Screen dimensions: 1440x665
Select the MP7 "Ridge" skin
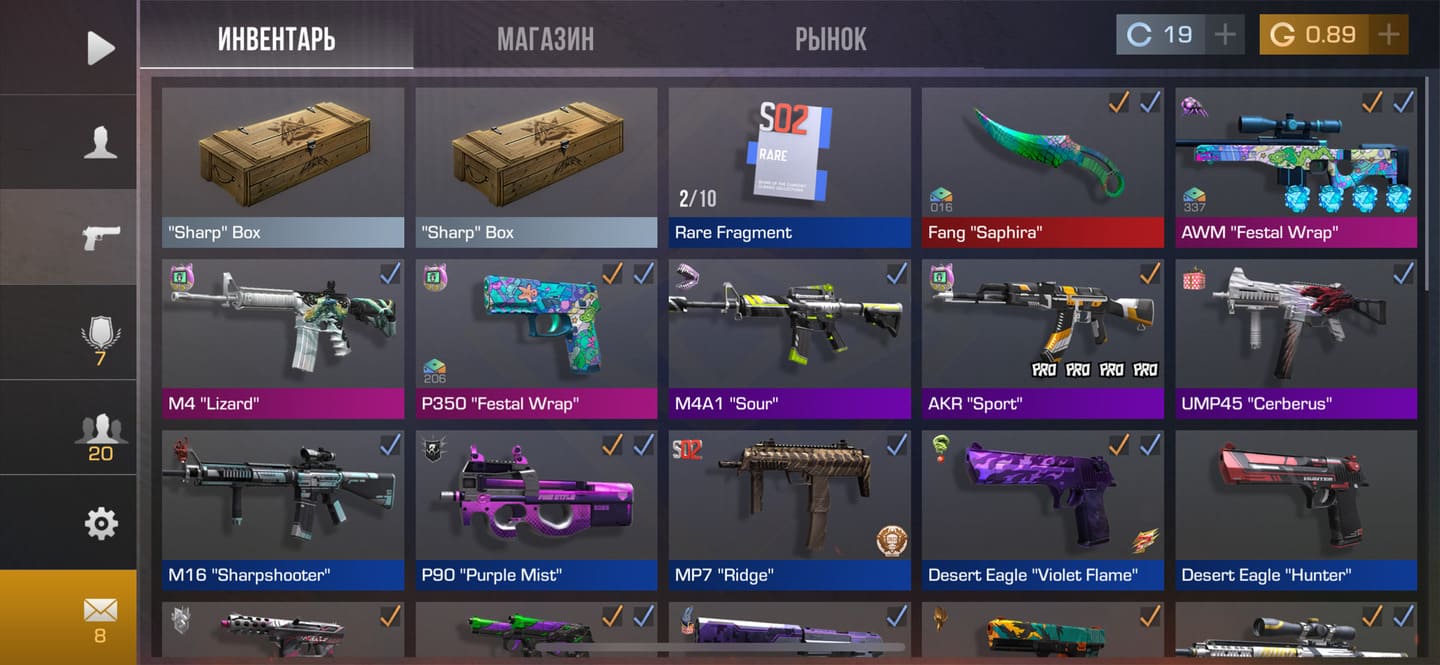[x=789, y=508]
